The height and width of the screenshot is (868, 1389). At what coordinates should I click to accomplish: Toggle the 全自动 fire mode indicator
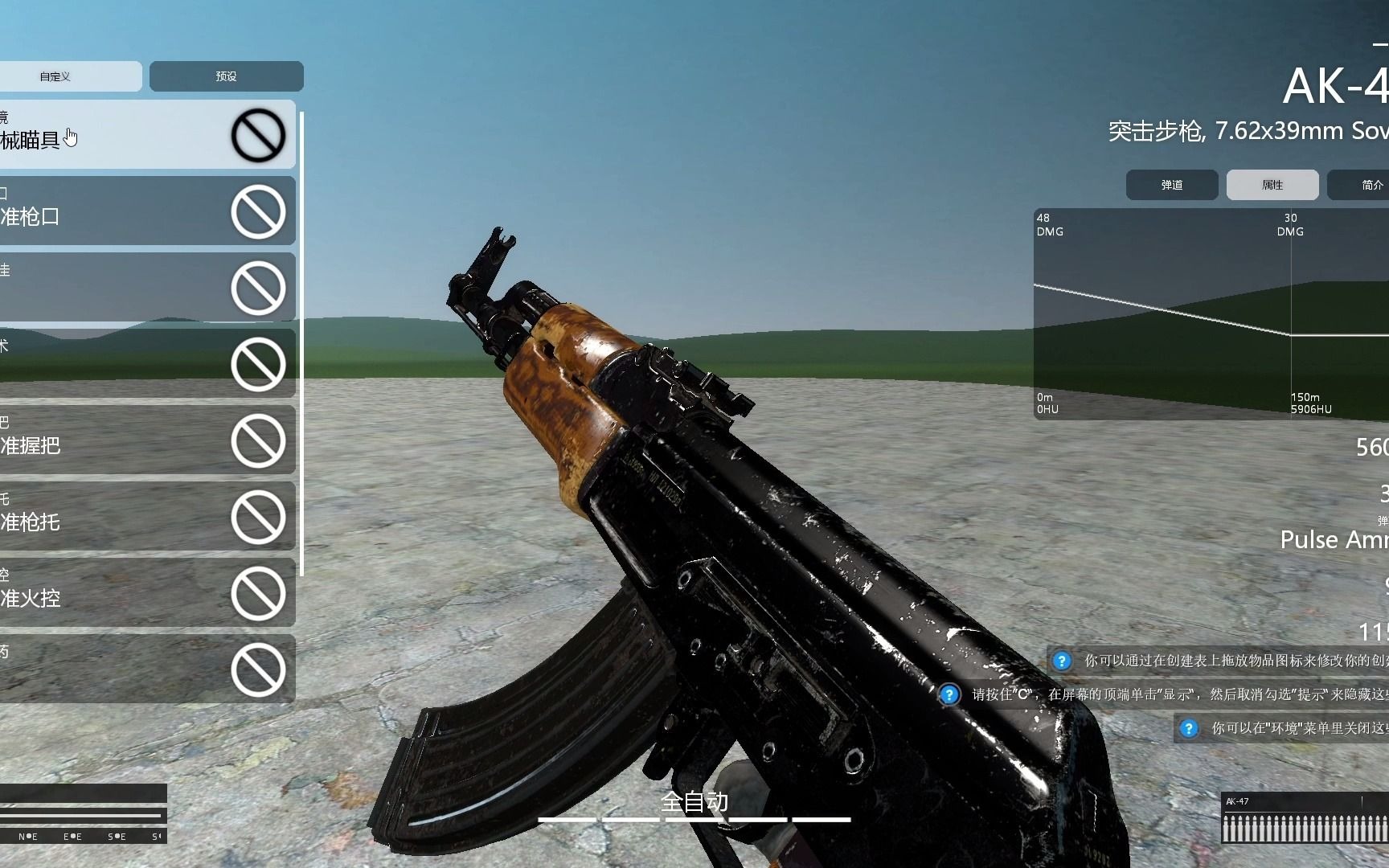click(x=694, y=801)
